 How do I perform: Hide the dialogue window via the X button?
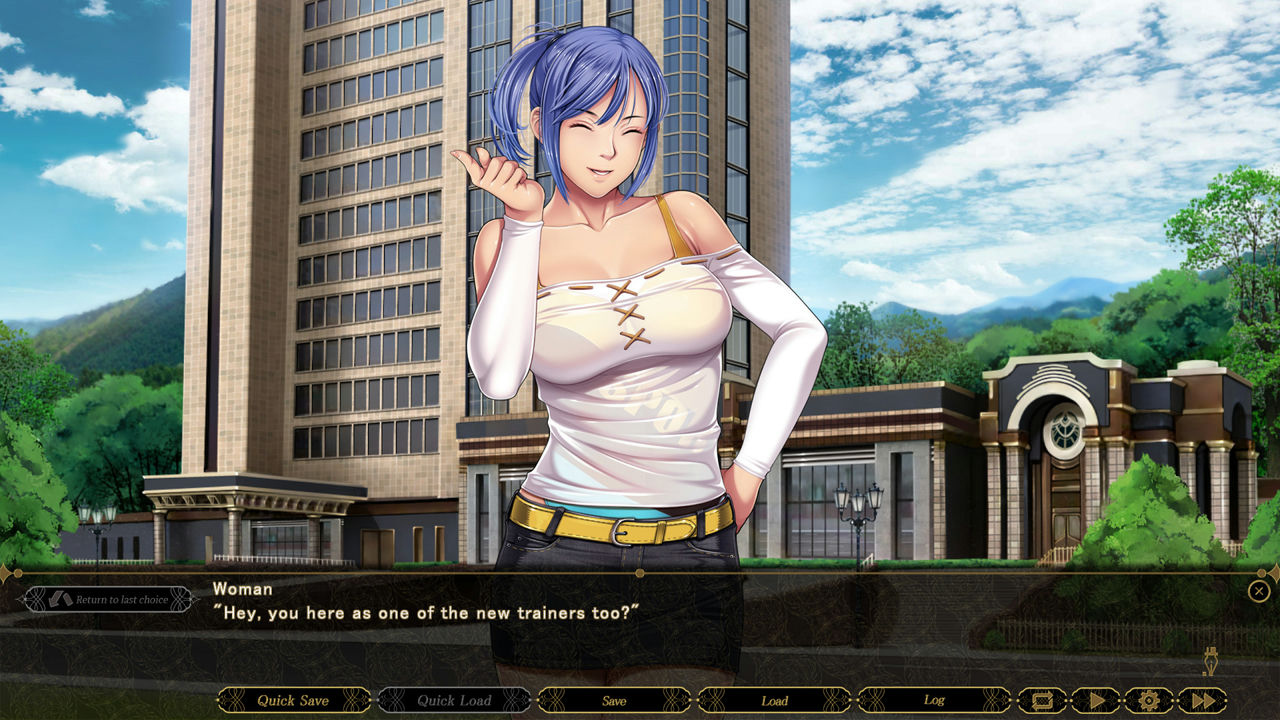(1259, 591)
